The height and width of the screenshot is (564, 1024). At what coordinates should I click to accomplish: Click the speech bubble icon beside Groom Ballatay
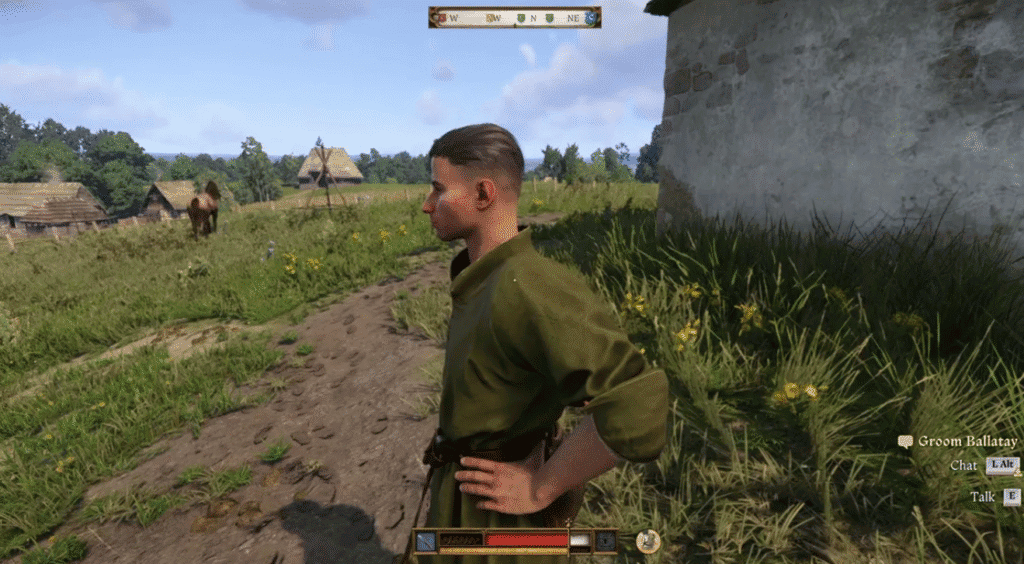(905, 441)
